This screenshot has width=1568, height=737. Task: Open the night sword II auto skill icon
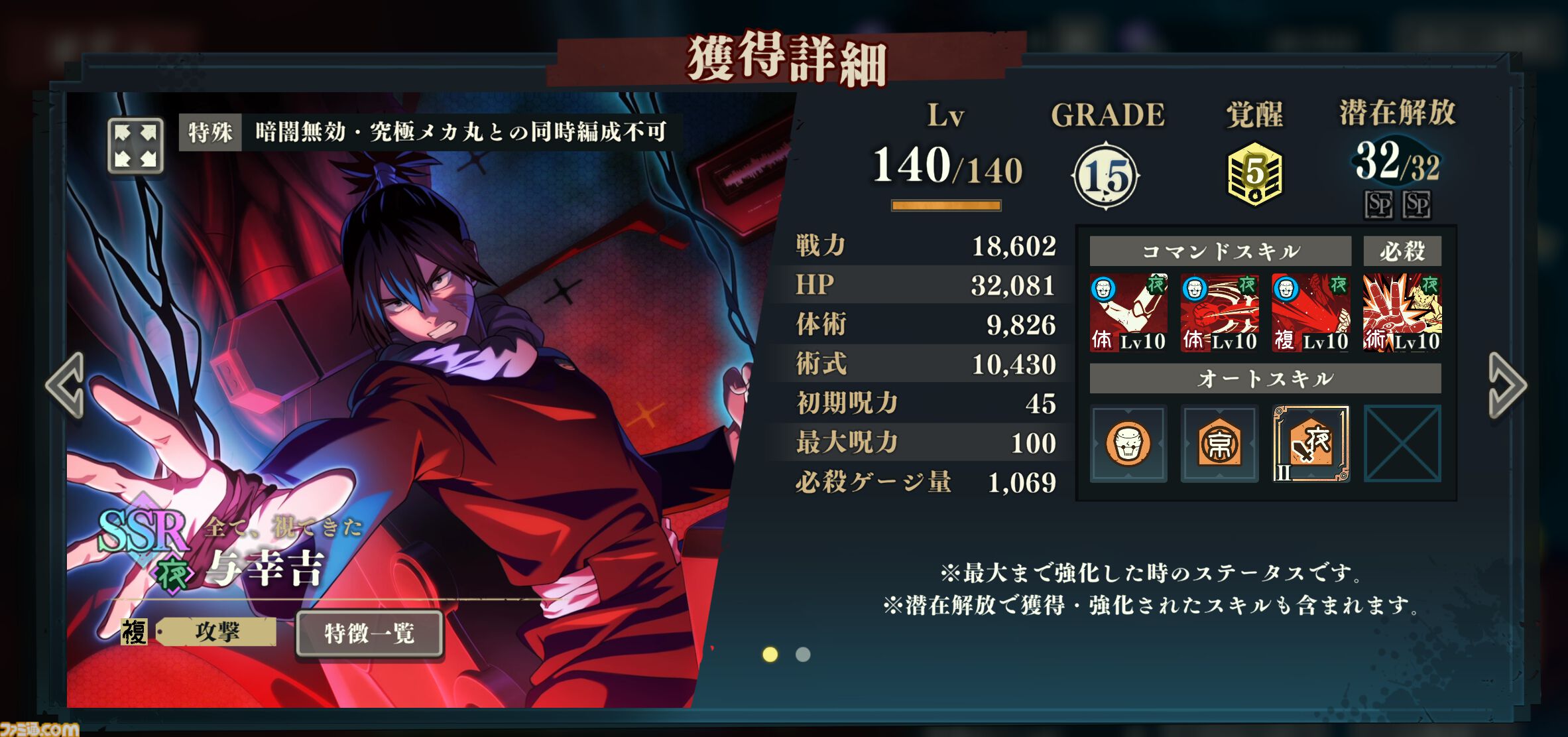point(1311,443)
